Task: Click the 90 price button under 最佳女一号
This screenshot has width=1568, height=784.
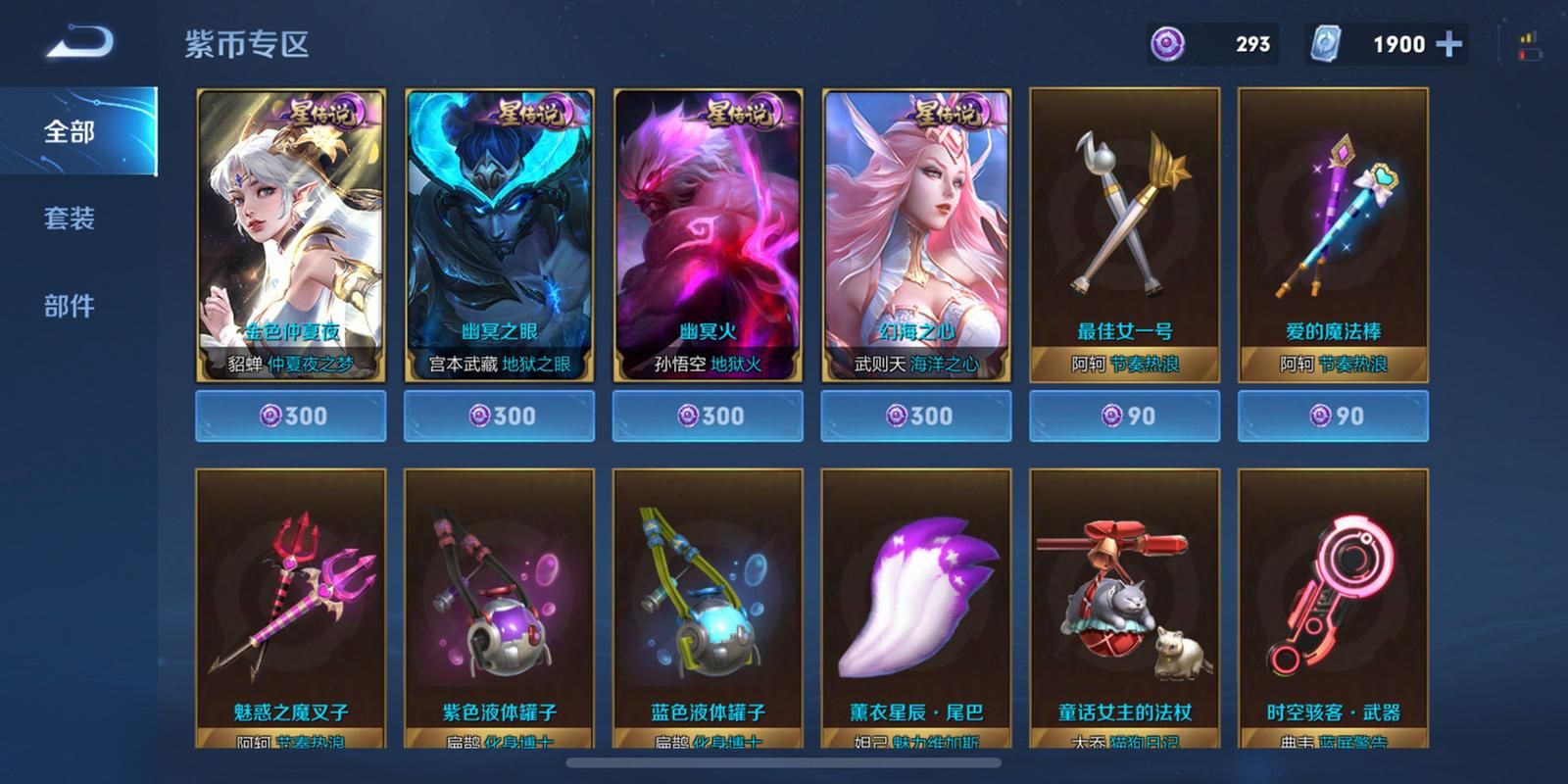Action: coord(1124,416)
